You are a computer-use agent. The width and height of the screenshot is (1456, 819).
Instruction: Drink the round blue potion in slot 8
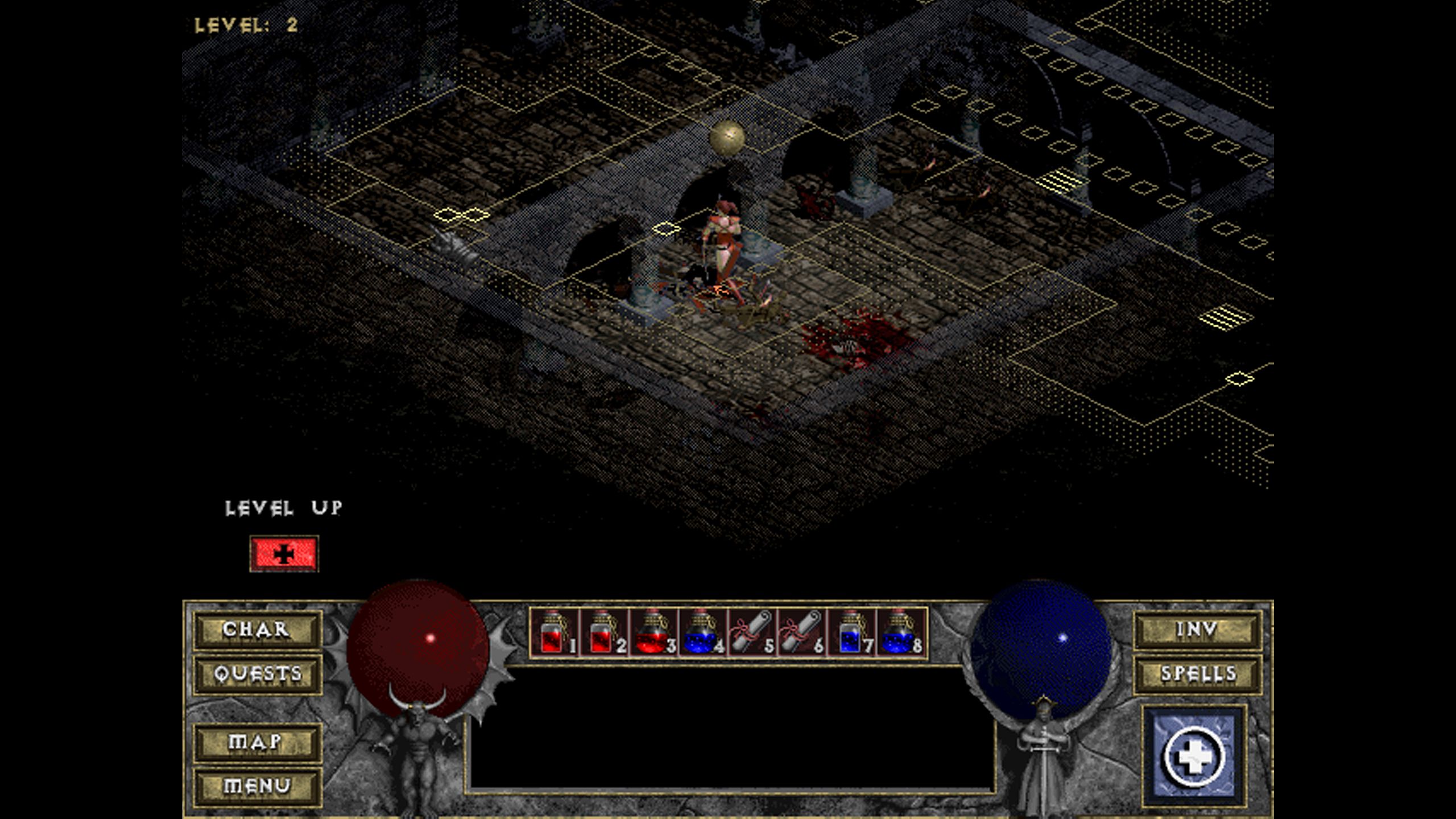pyautogui.click(x=899, y=632)
